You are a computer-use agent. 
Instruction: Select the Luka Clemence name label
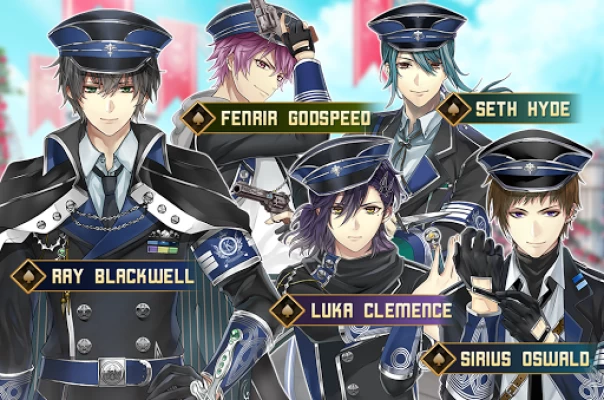(x=374, y=309)
